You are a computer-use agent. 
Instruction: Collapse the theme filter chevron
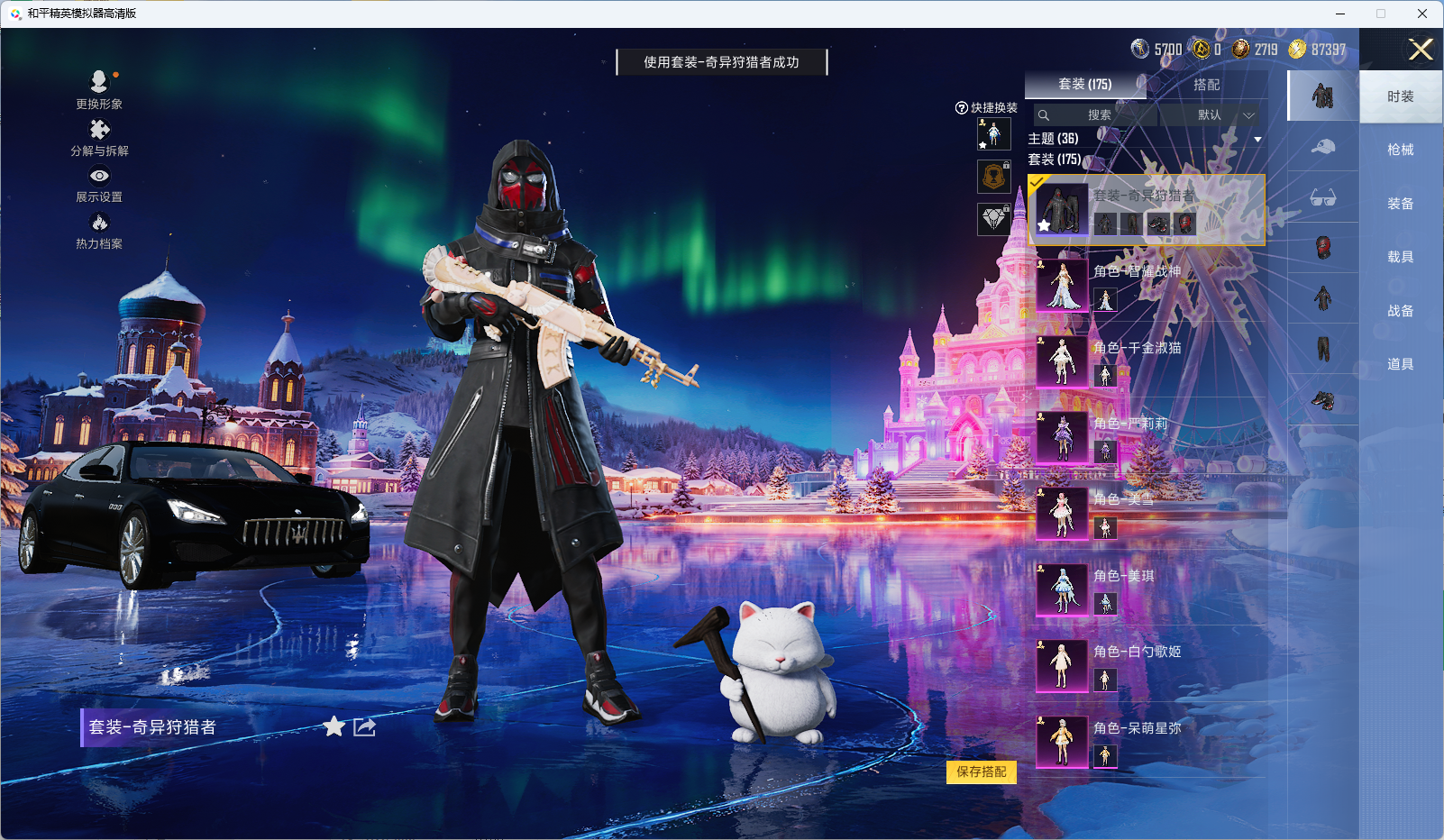pyautogui.click(x=1257, y=138)
